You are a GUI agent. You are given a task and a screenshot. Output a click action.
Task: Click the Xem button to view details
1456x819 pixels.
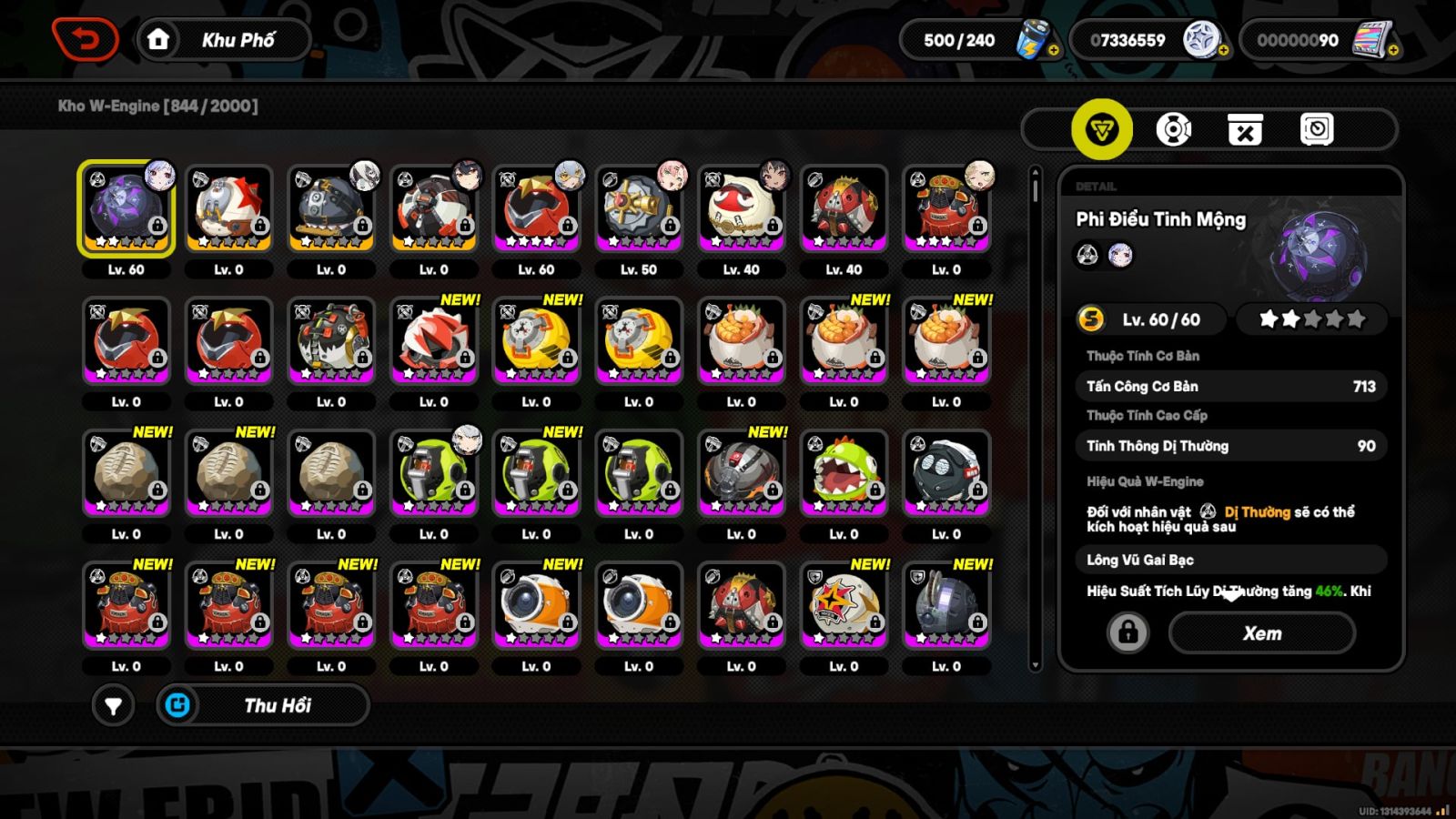click(1261, 633)
